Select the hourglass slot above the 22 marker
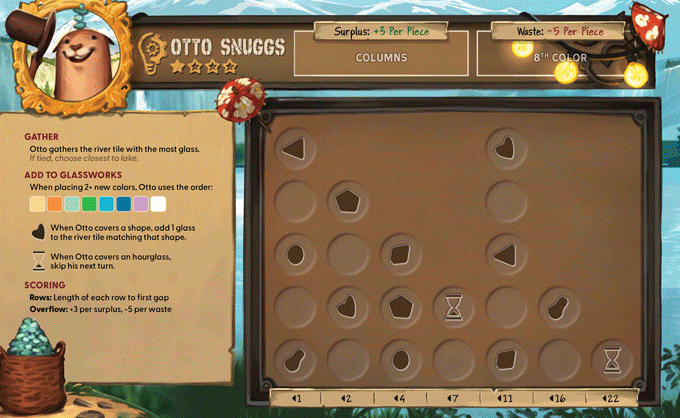 [x=610, y=358]
